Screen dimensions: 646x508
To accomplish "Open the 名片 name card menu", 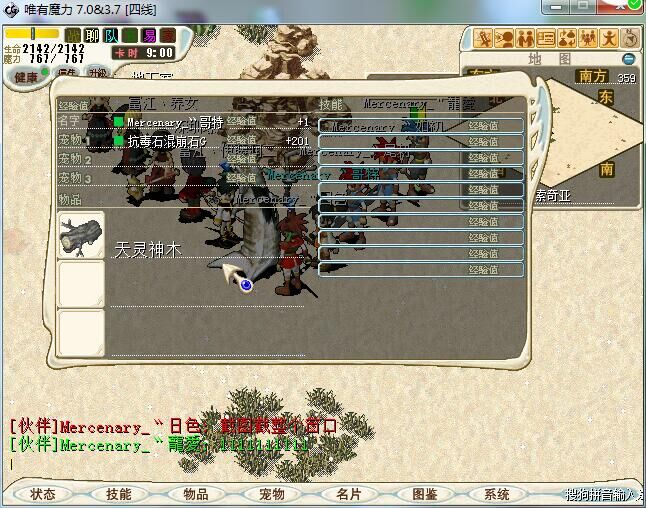I will coord(348,494).
